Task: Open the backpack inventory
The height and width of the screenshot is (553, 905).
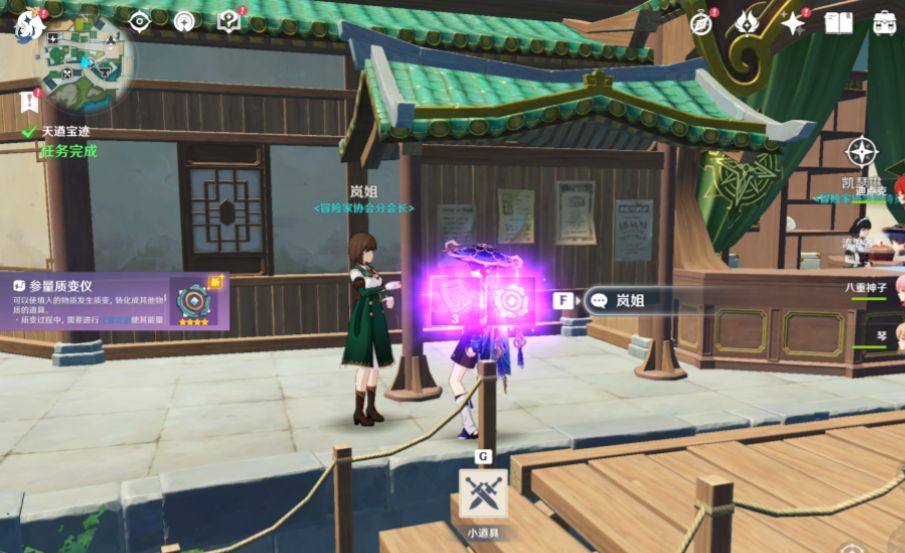Action: (884, 23)
